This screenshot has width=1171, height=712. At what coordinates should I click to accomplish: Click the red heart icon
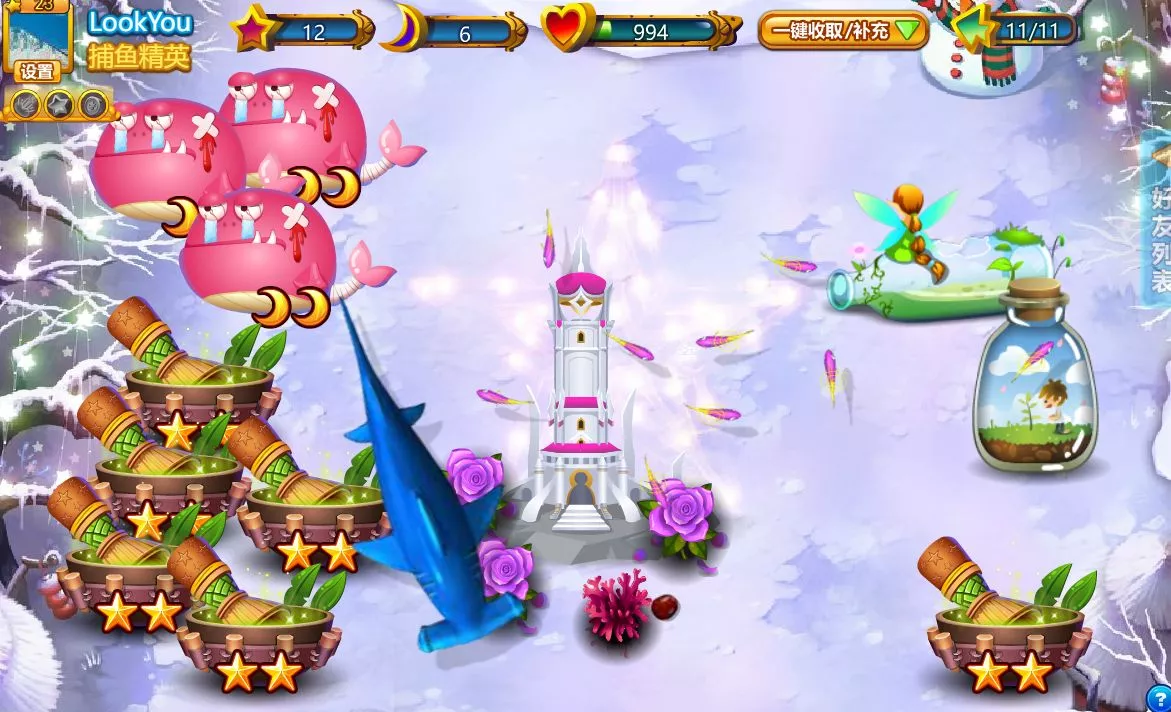(568, 29)
